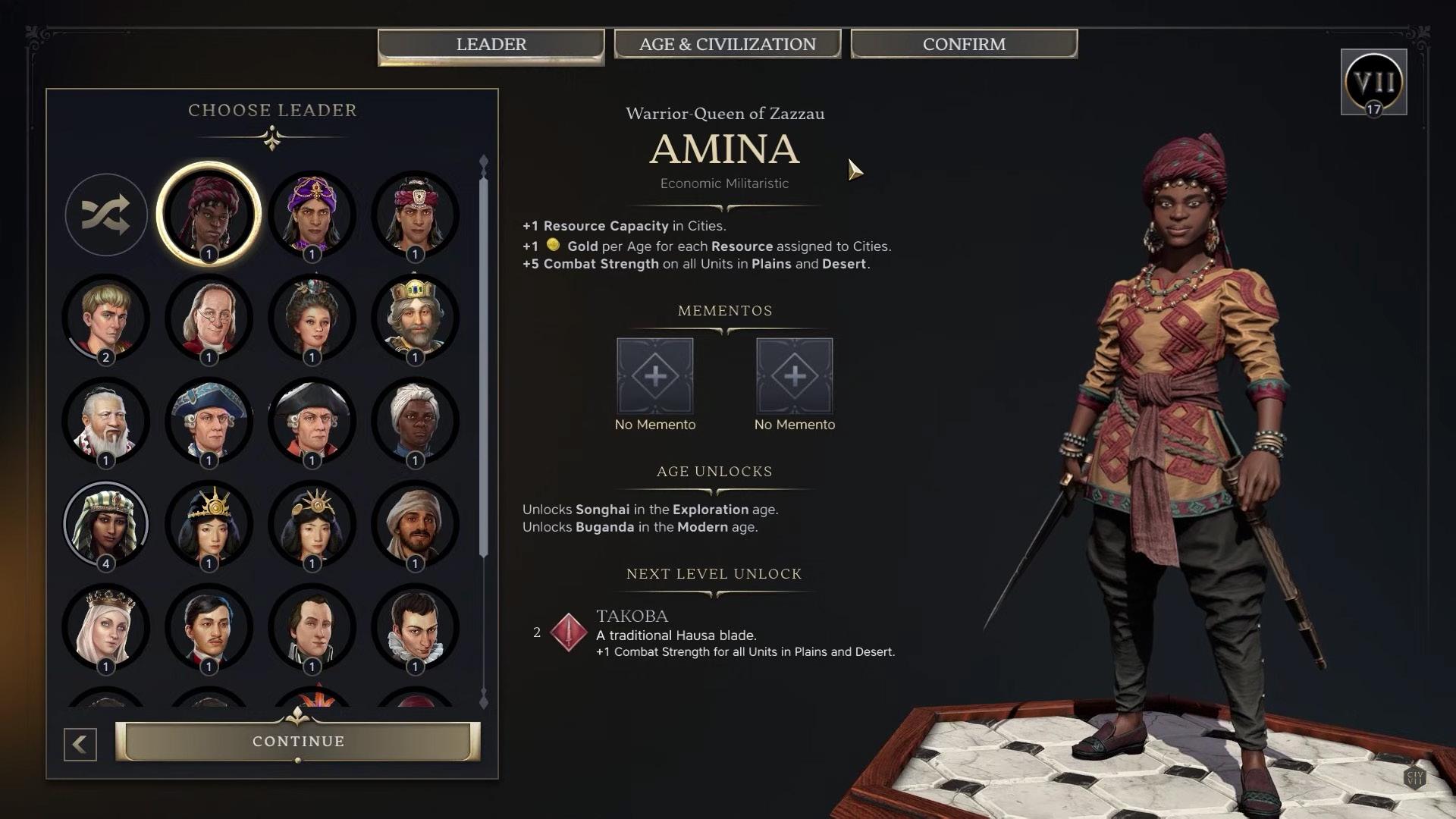The height and width of the screenshot is (819, 1456).
Task: Open the VII profile badge
Action: coord(1373,82)
